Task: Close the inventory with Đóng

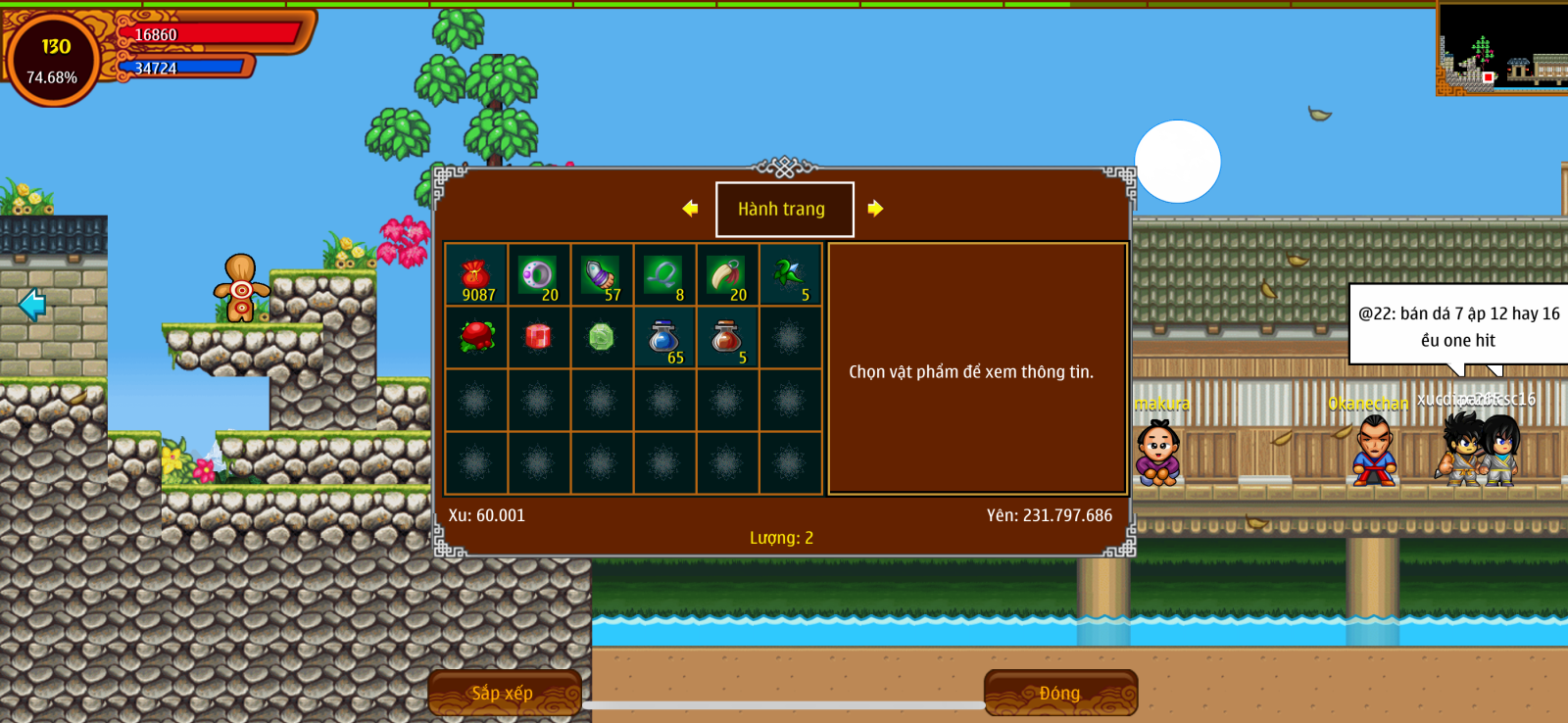Action: (1060, 693)
